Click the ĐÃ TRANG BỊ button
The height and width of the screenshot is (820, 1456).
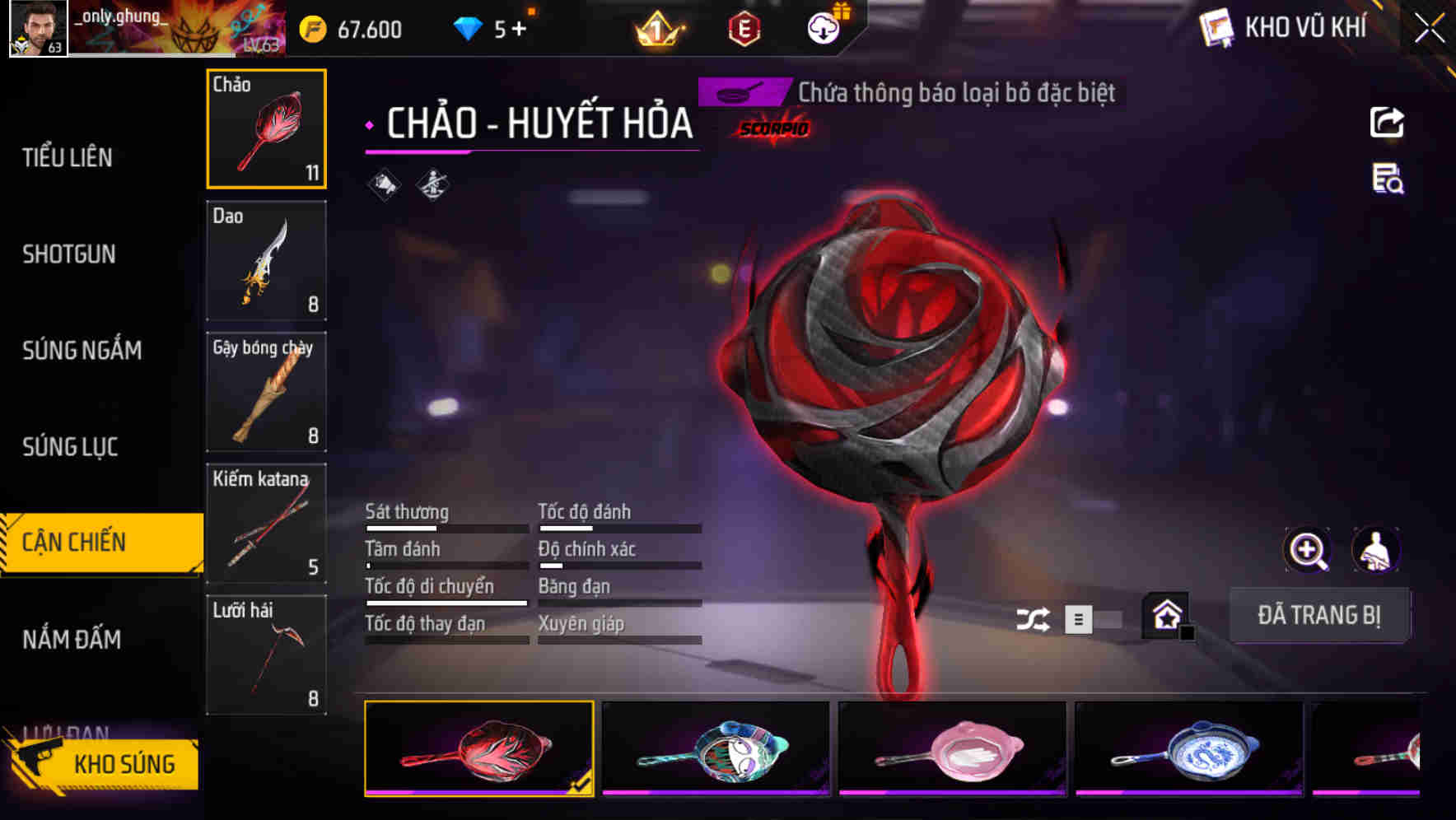1319,615
